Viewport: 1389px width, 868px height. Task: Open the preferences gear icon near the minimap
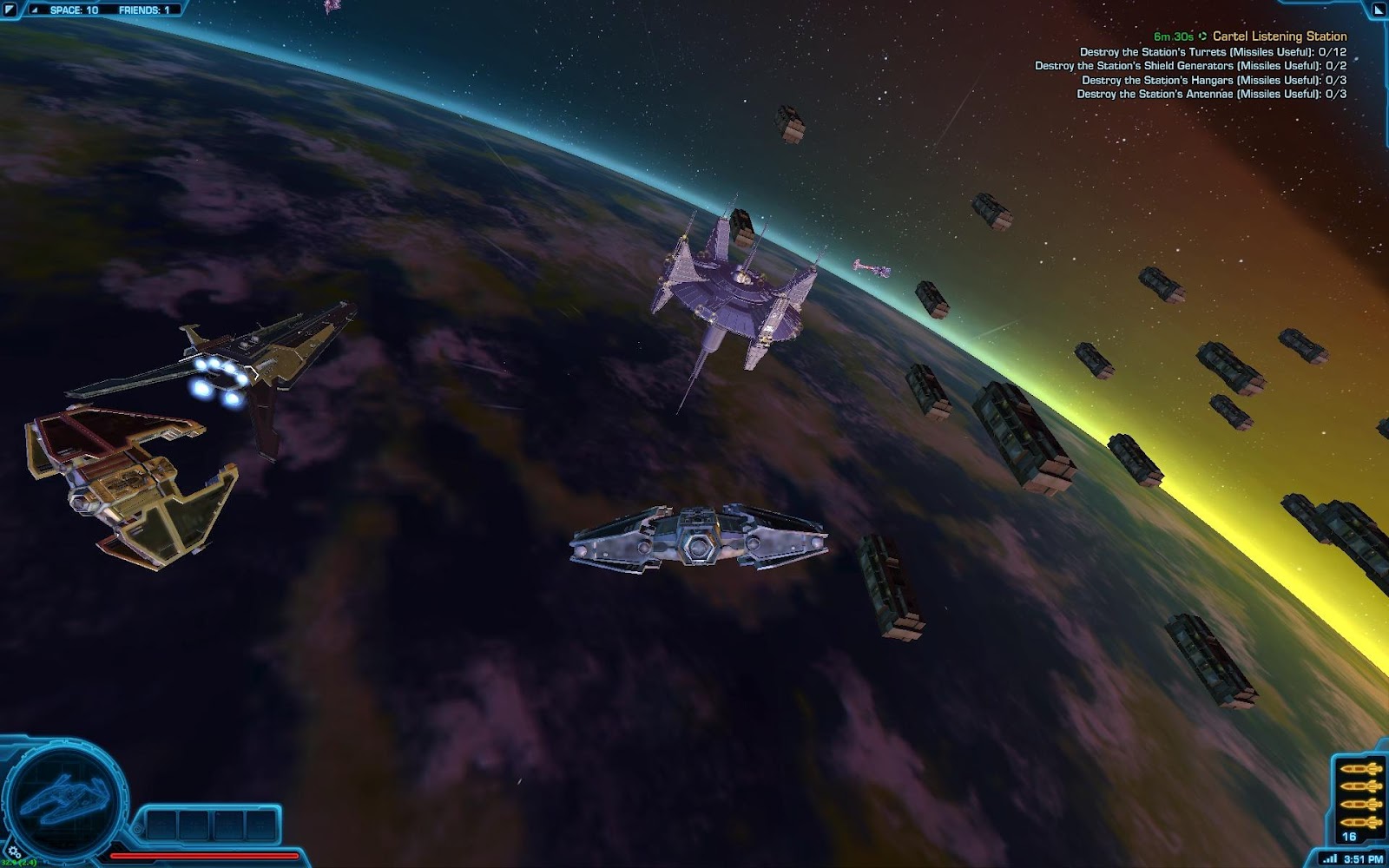(x=14, y=852)
